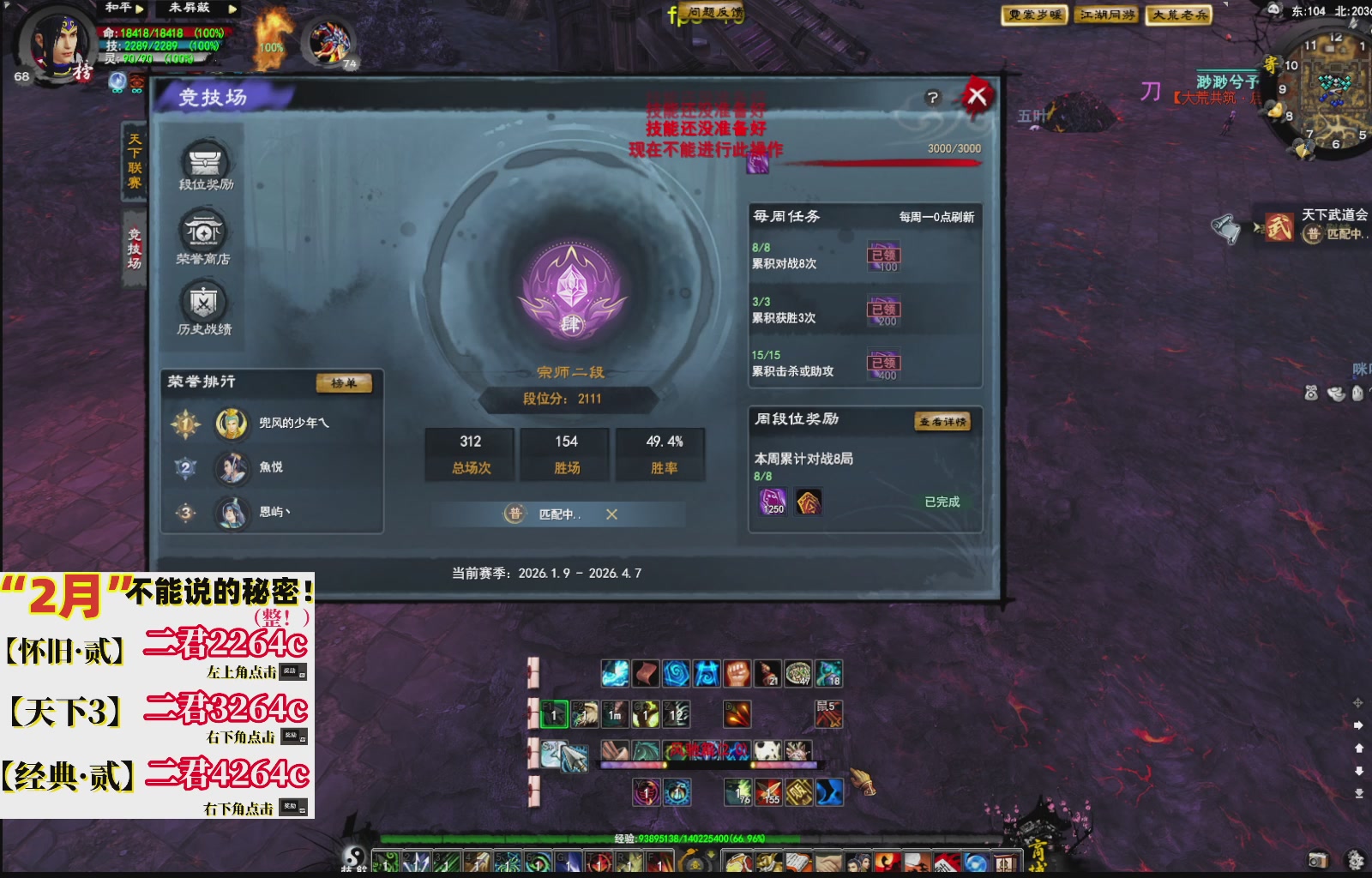
Task: Cancel matchmaking with the X button
Action: [x=611, y=515]
